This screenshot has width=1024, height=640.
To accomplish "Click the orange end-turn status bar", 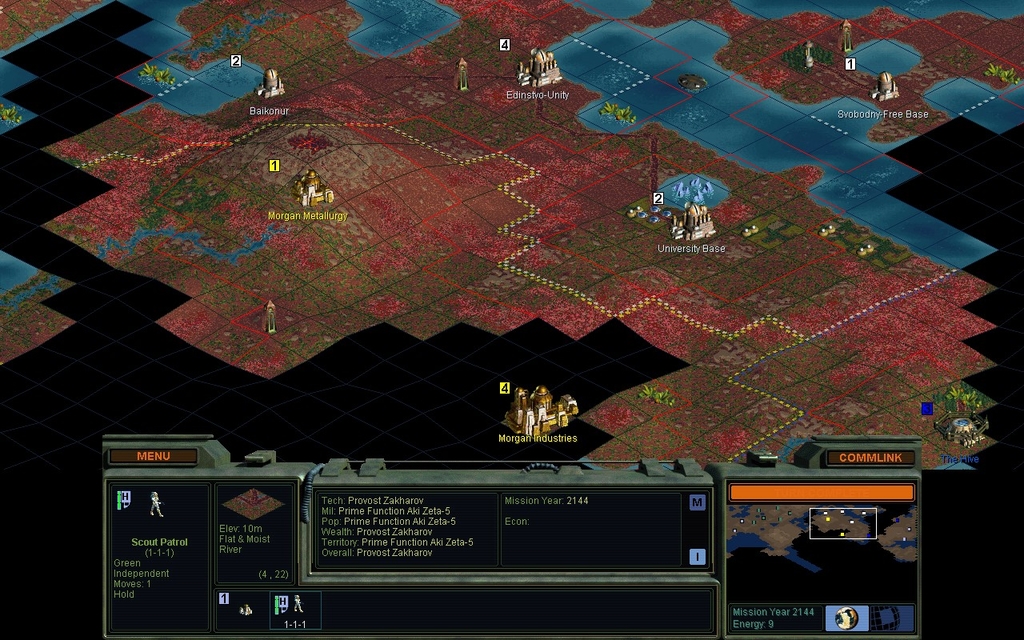I will (821, 493).
